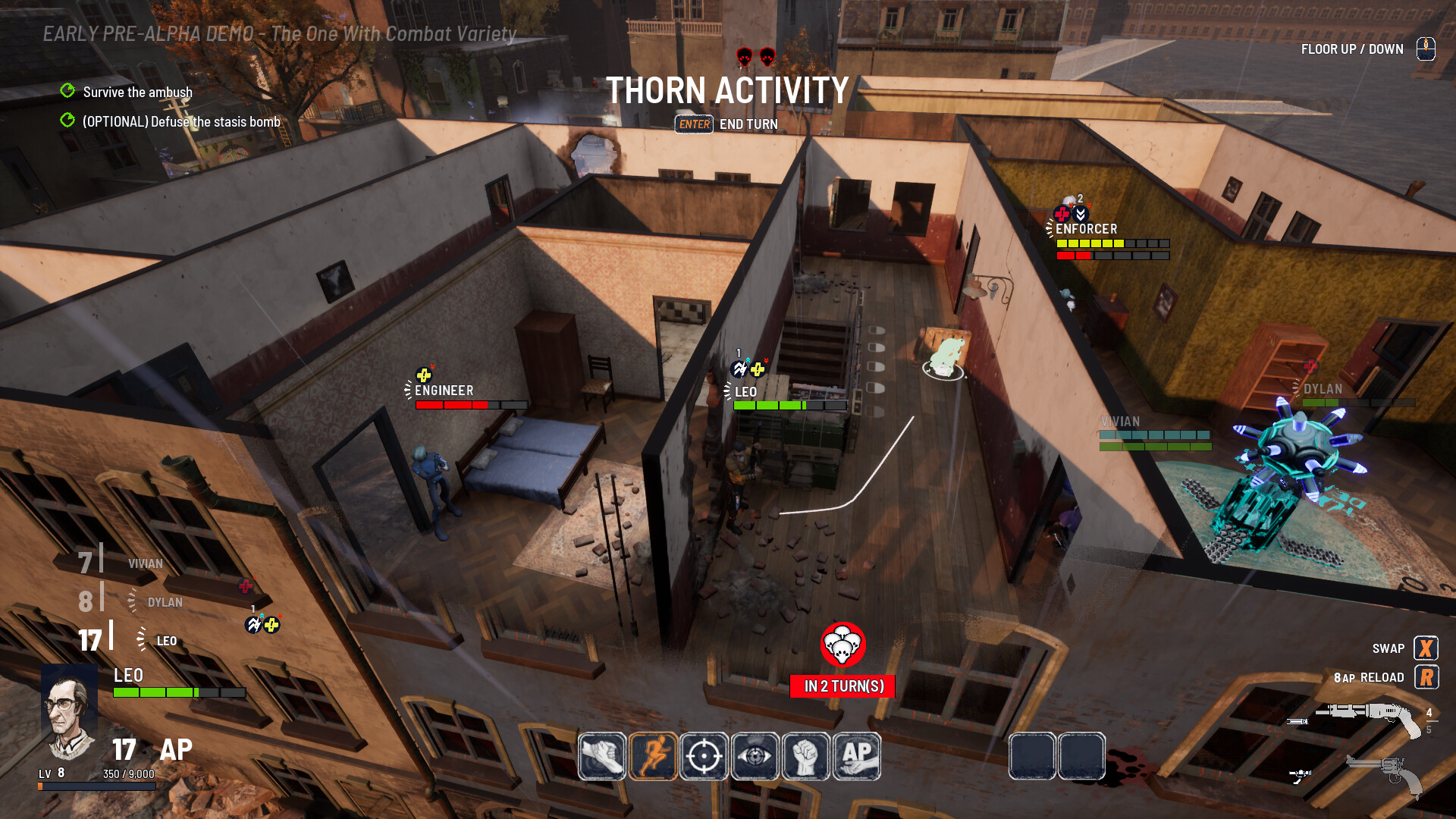The height and width of the screenshot is (819, 1456).
Task: Click the RELOAD weapon label
Action: pos(1381,678)
